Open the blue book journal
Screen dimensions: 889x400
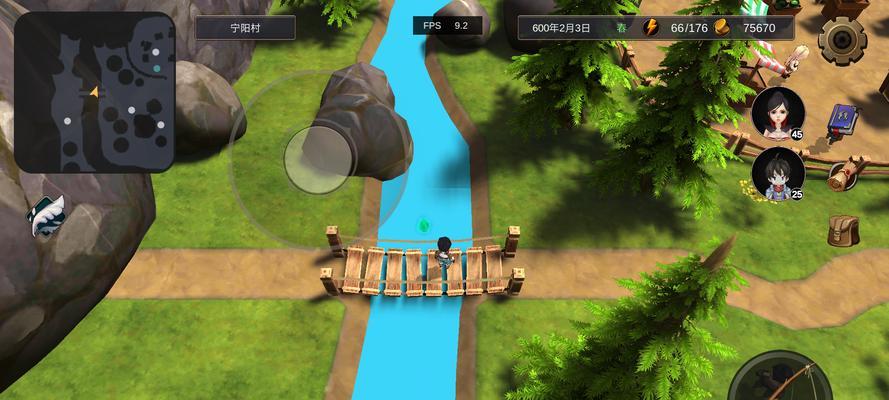(x=842, y=120)
